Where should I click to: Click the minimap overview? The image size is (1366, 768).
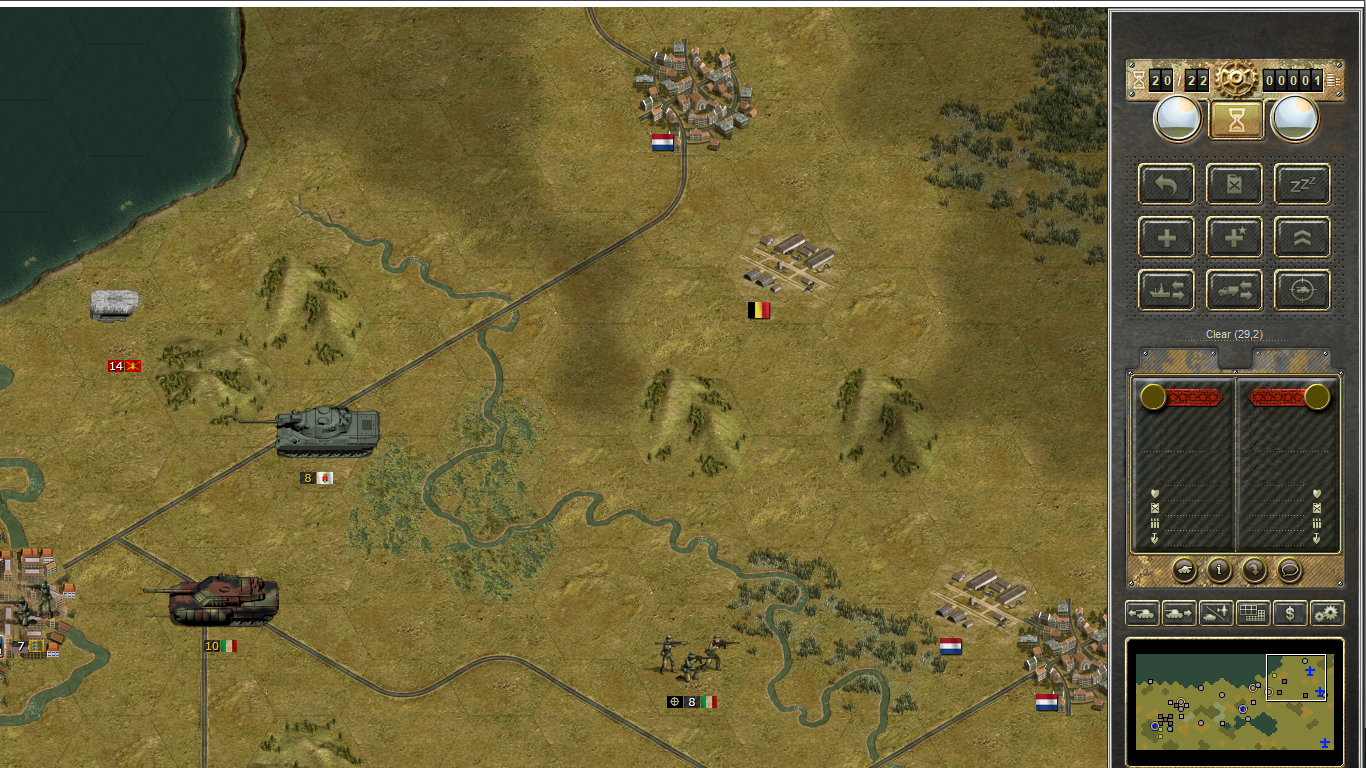(x=1235, y=702)
